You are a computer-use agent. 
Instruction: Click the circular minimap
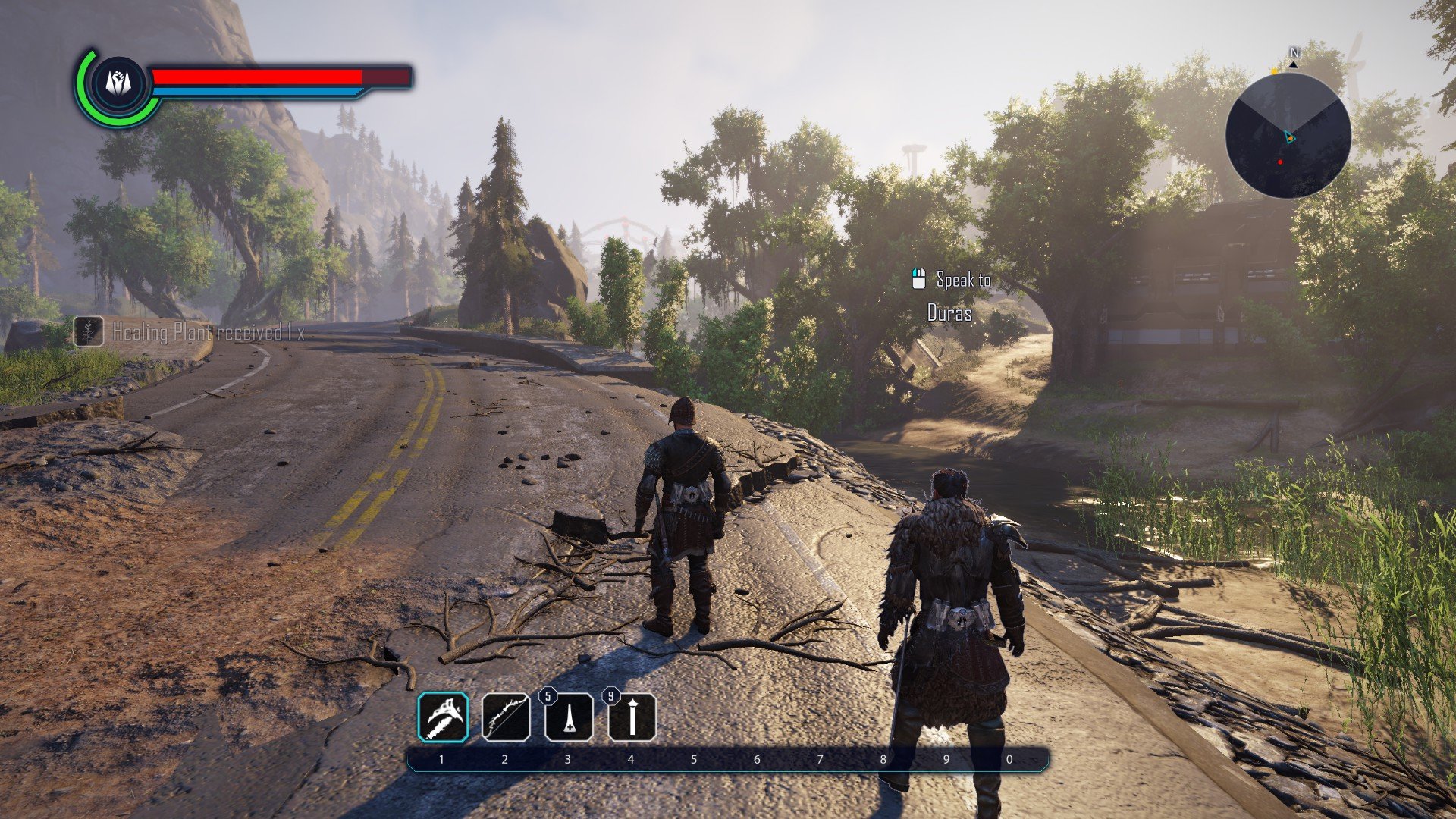pyautogui.click(x=1288, y=136)
